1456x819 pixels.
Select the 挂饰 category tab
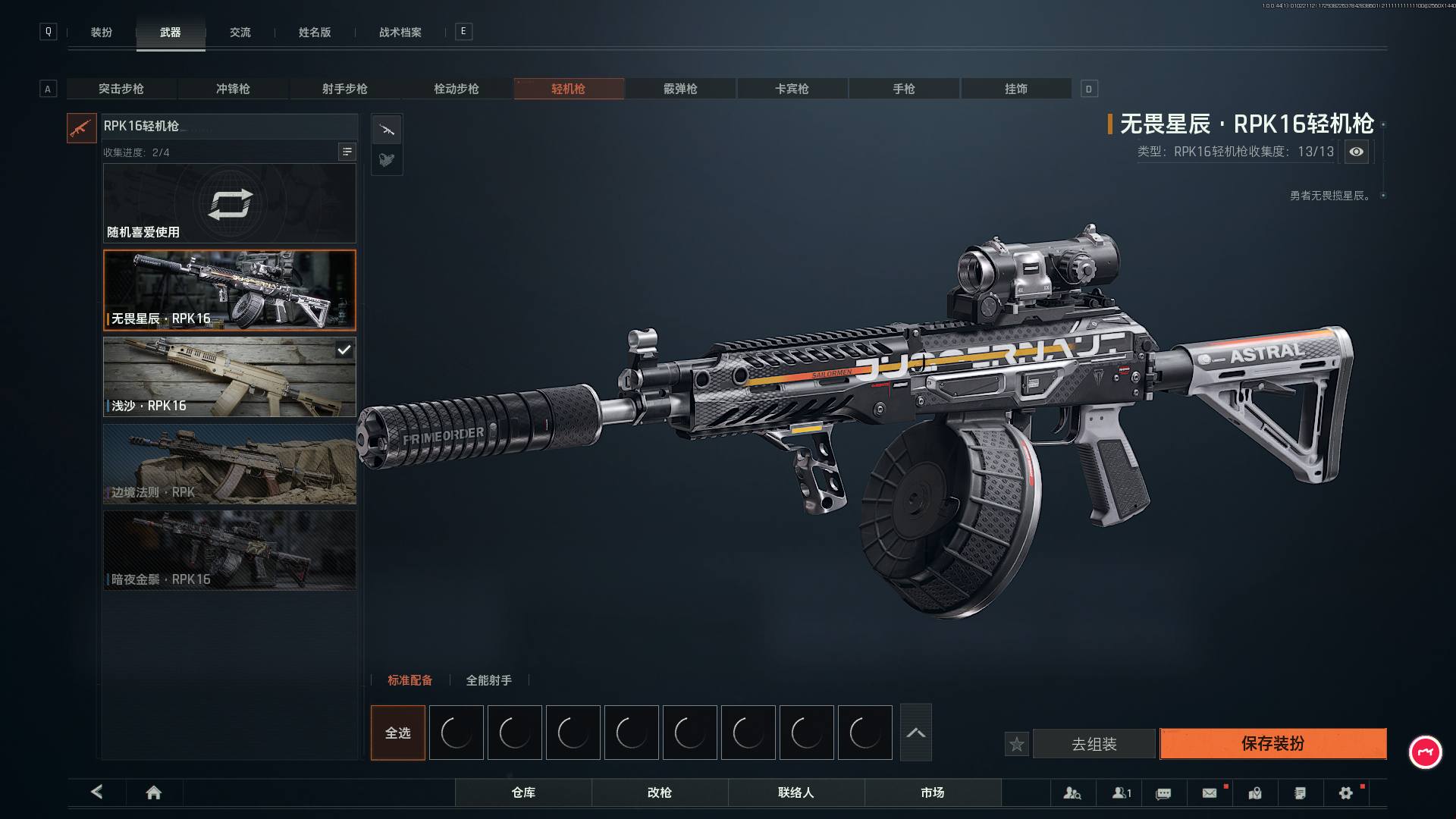(x=1016, y=89)
